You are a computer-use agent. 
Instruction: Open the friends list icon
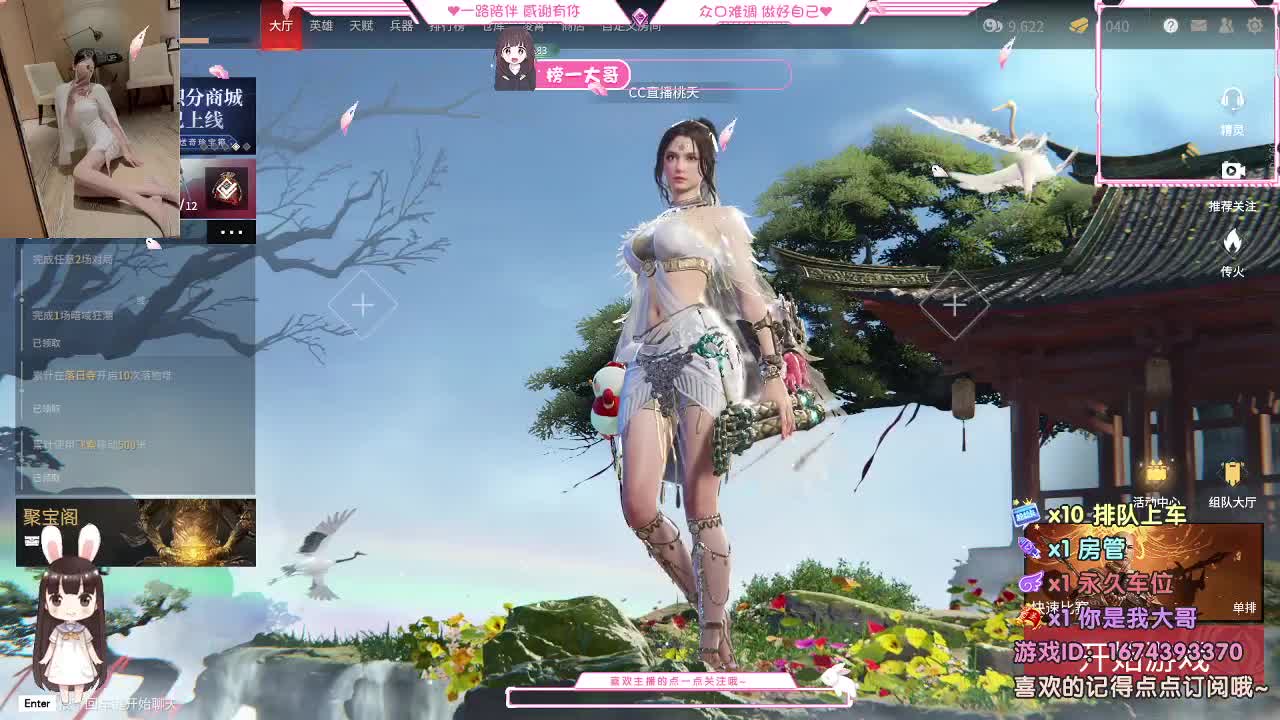[1225, 27]
